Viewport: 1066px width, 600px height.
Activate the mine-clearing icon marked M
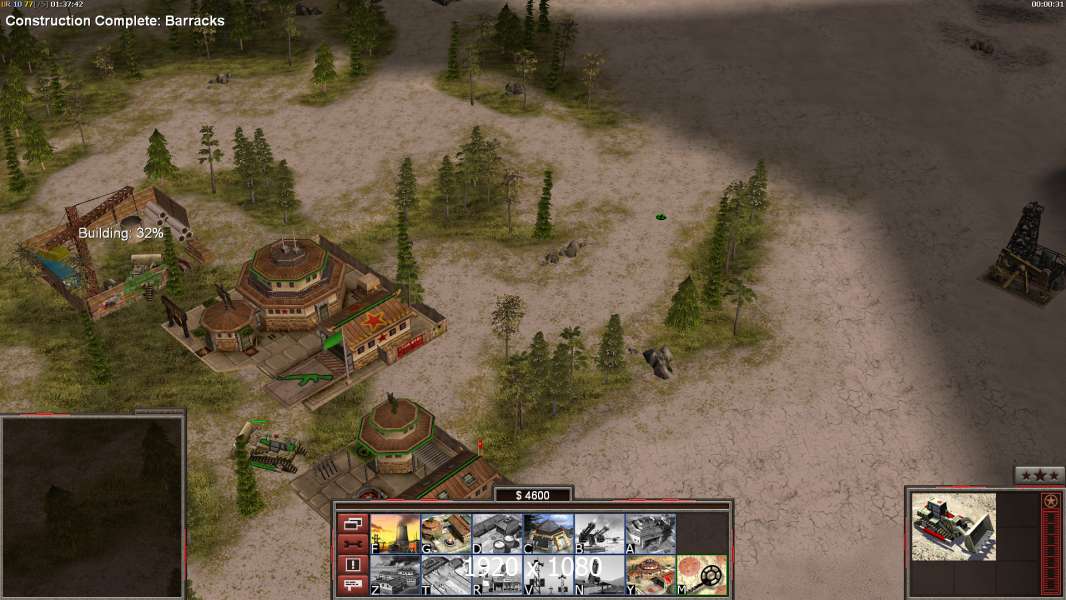[x=701, y=575]
